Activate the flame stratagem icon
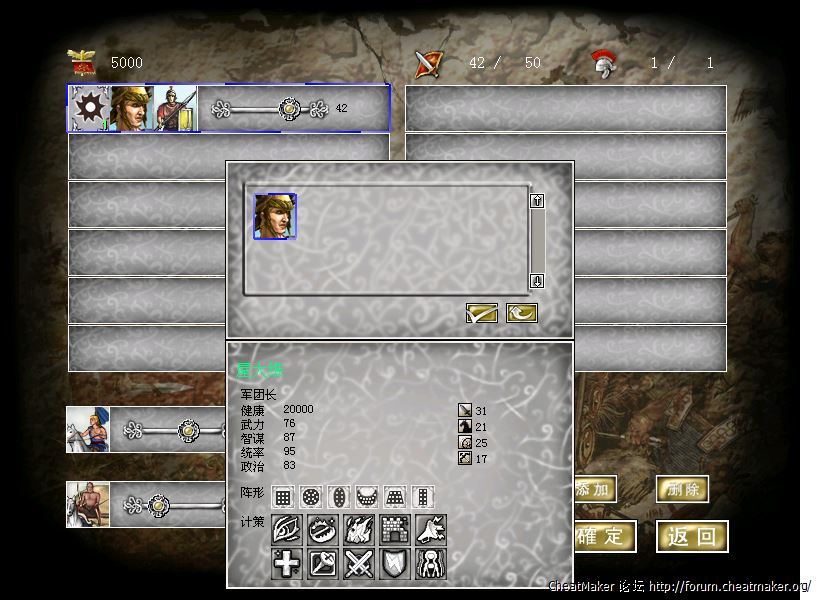The height and width of the screenshot is (600, 820). pos(359,530)
